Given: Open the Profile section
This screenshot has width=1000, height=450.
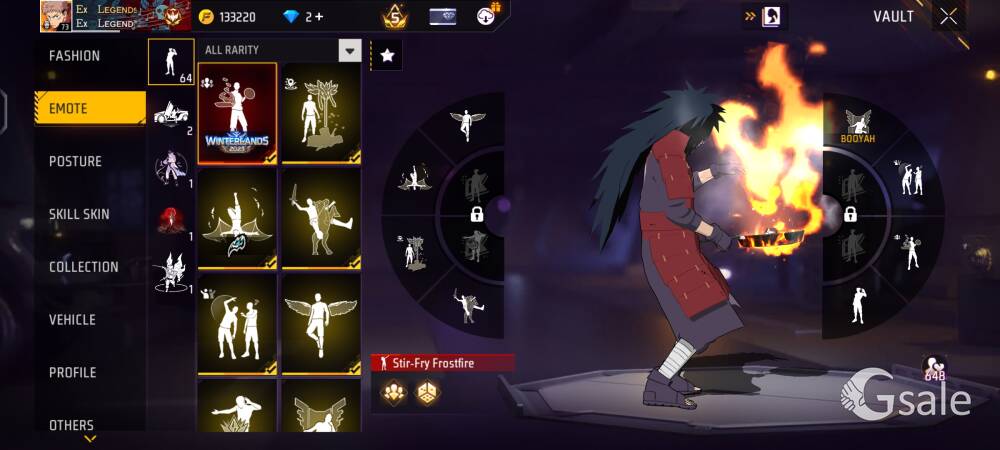Looking at the screenshot, I should pos(72,373).
